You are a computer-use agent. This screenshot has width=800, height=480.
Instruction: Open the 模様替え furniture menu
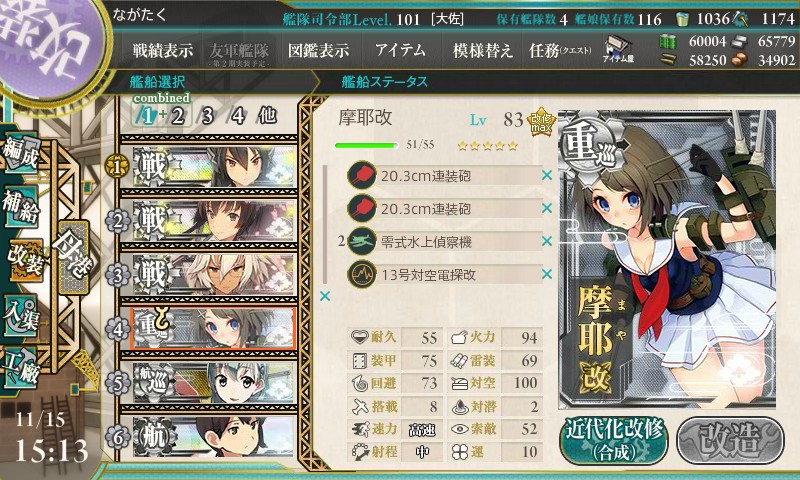(483, 50)
